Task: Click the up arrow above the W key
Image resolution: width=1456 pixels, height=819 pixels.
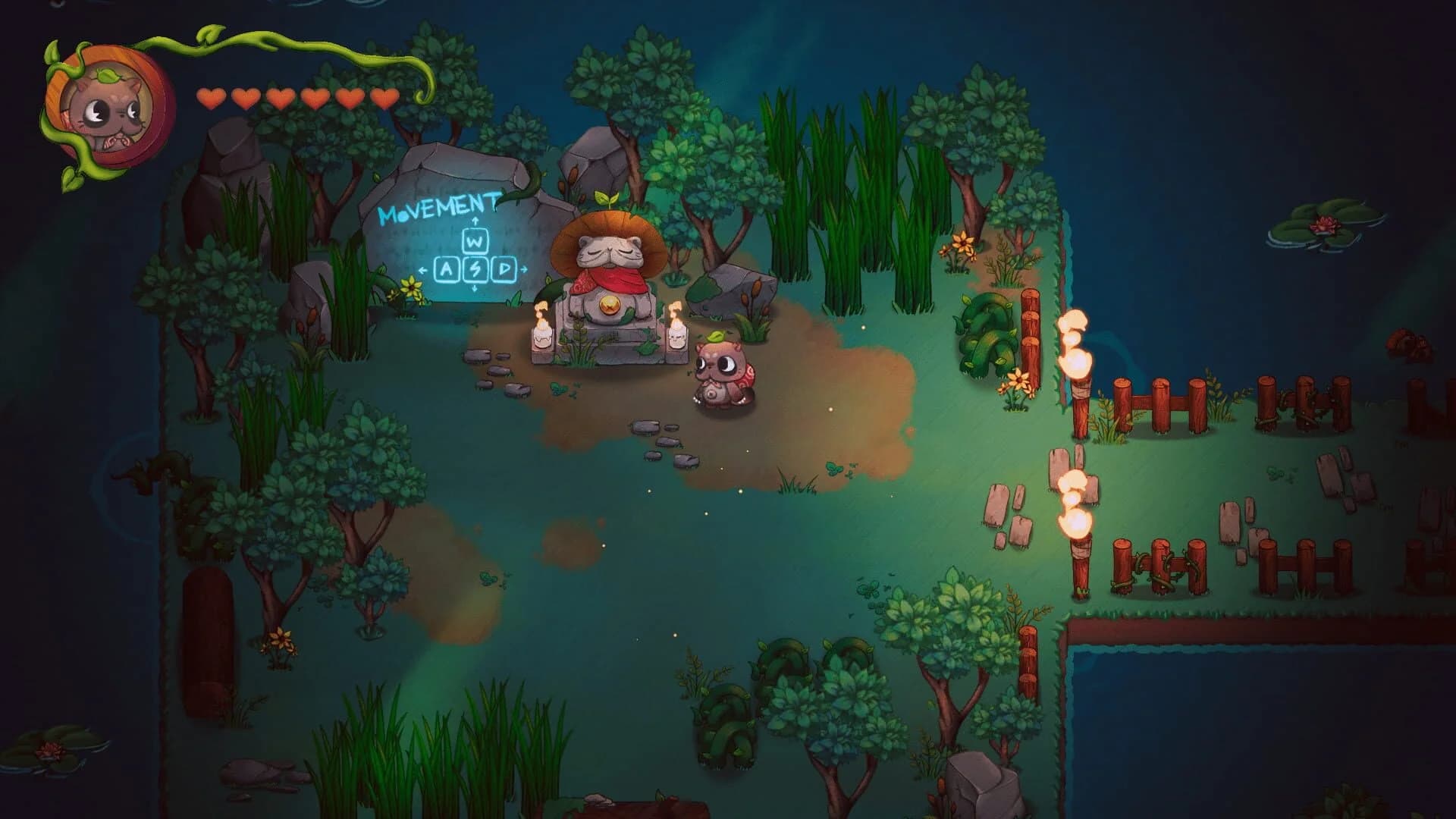Action: pyautogui.click(x=475, y=221)
